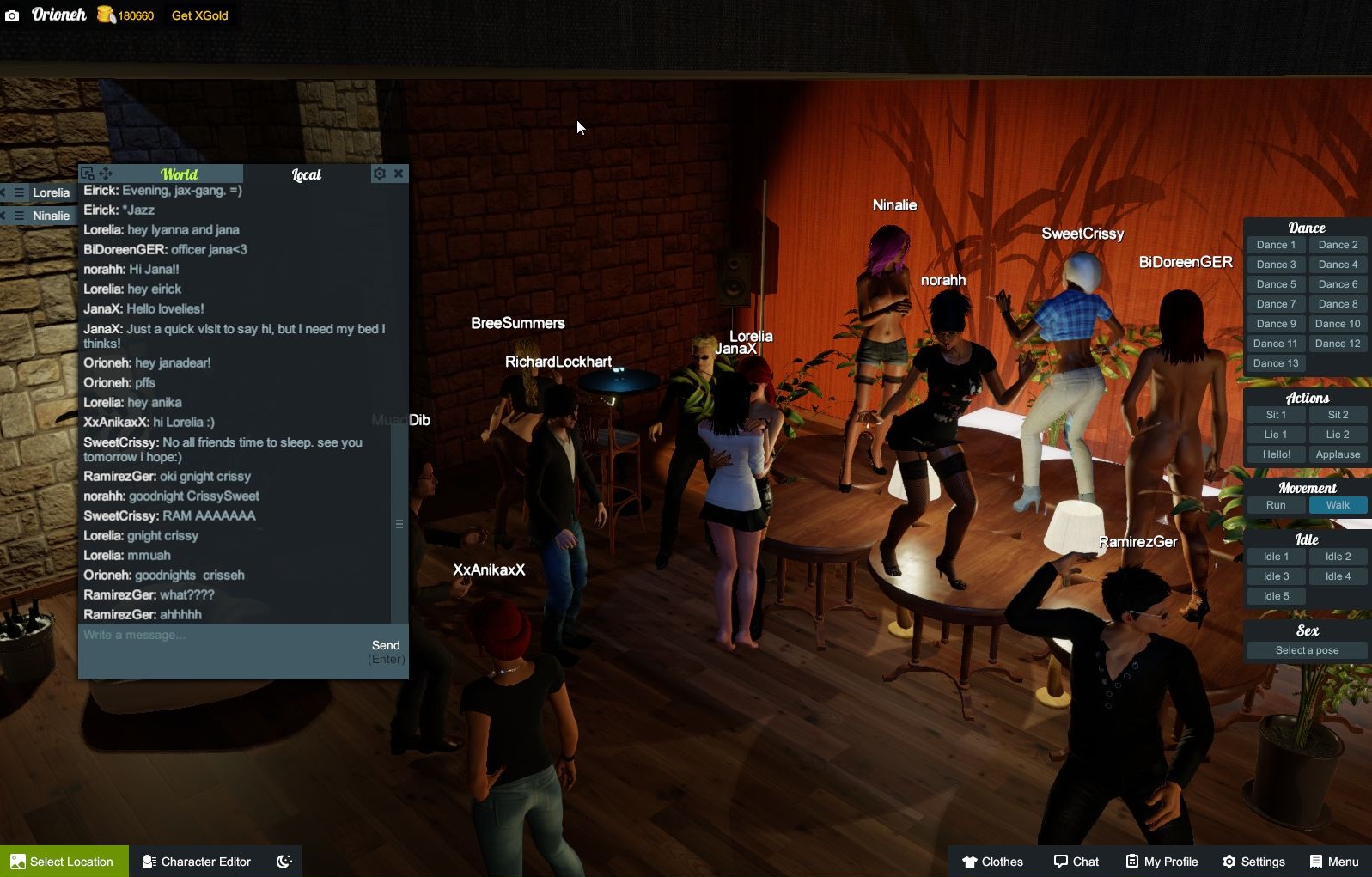1372x877 pixels.
Task: Open the Character Editor
Action: tap(197, 862)
